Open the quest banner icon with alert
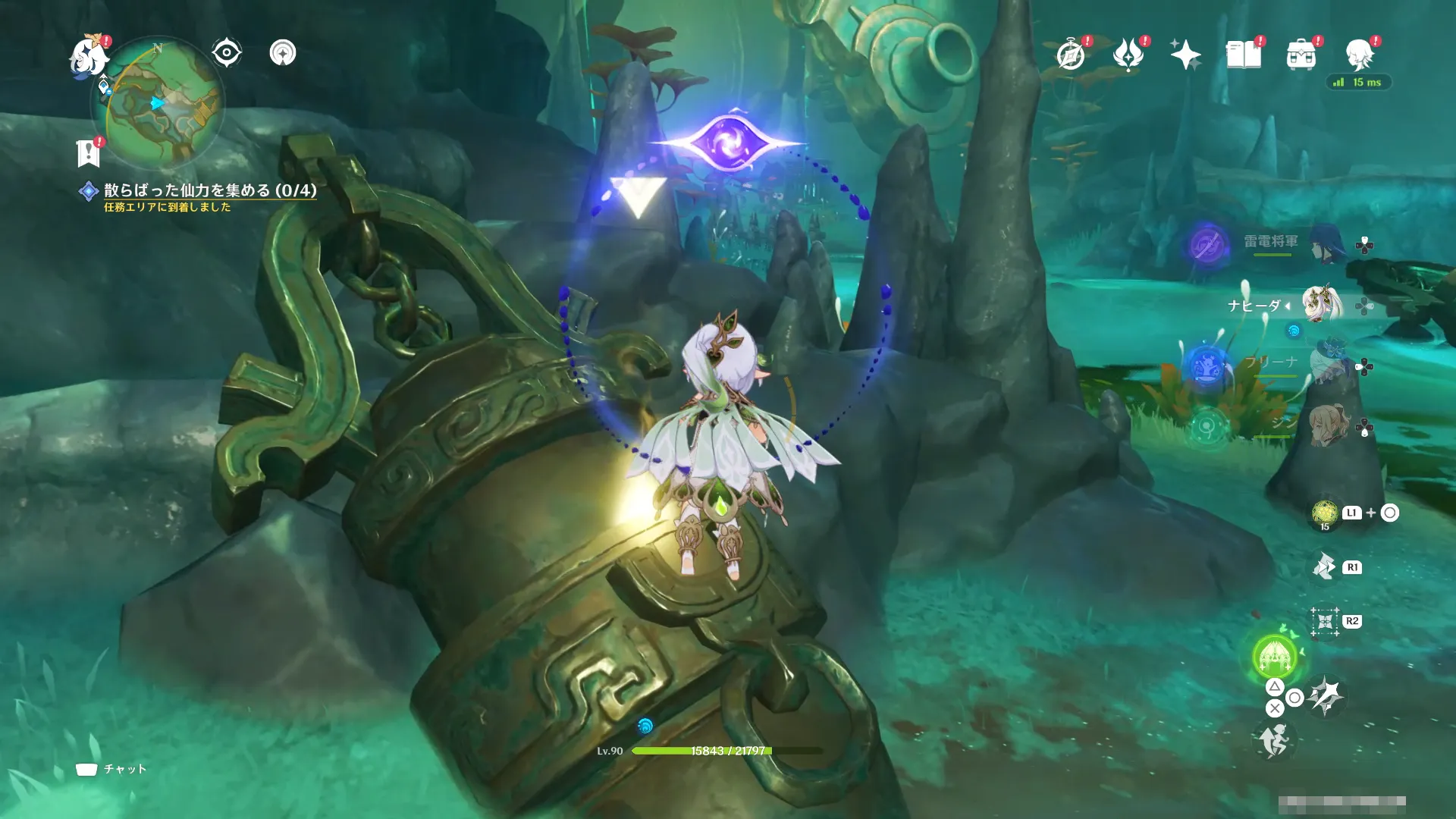 [89, 152]
